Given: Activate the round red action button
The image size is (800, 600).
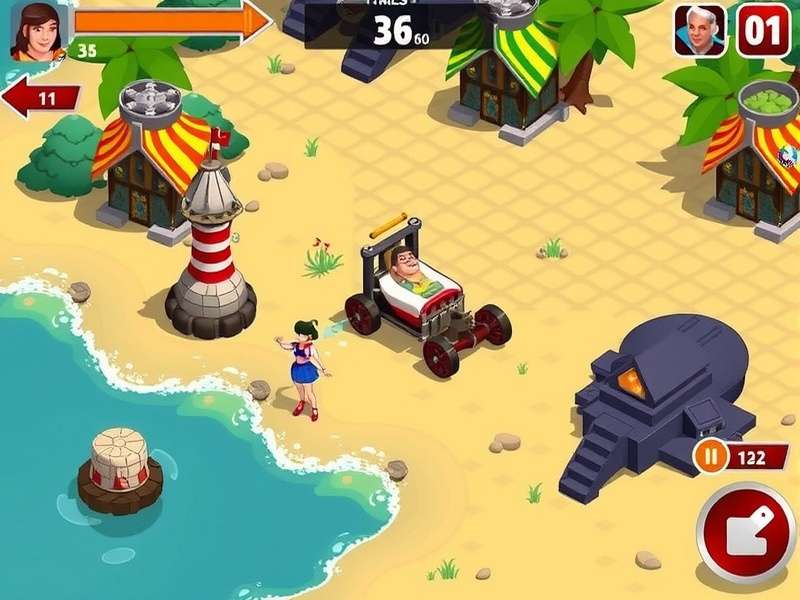Looking at the screenshot, I should 746,532.
